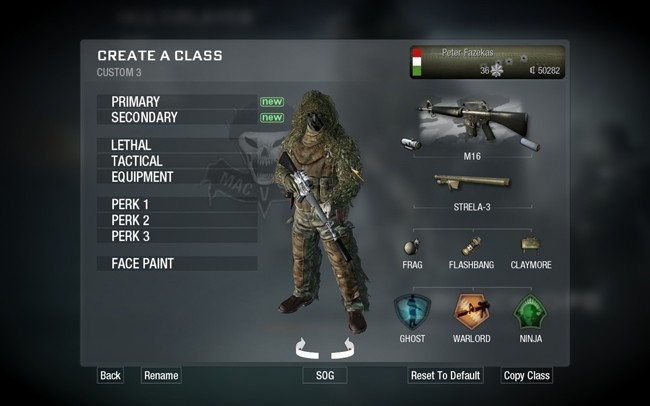Click the Ghost perk icon
650x406 pixels.
412,312
